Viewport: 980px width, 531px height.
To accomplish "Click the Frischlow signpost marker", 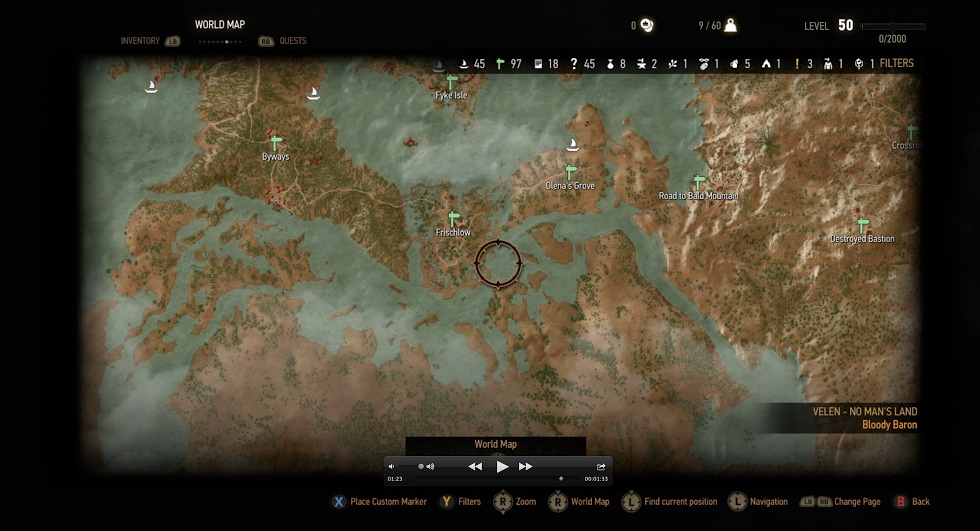I will 453,219.
